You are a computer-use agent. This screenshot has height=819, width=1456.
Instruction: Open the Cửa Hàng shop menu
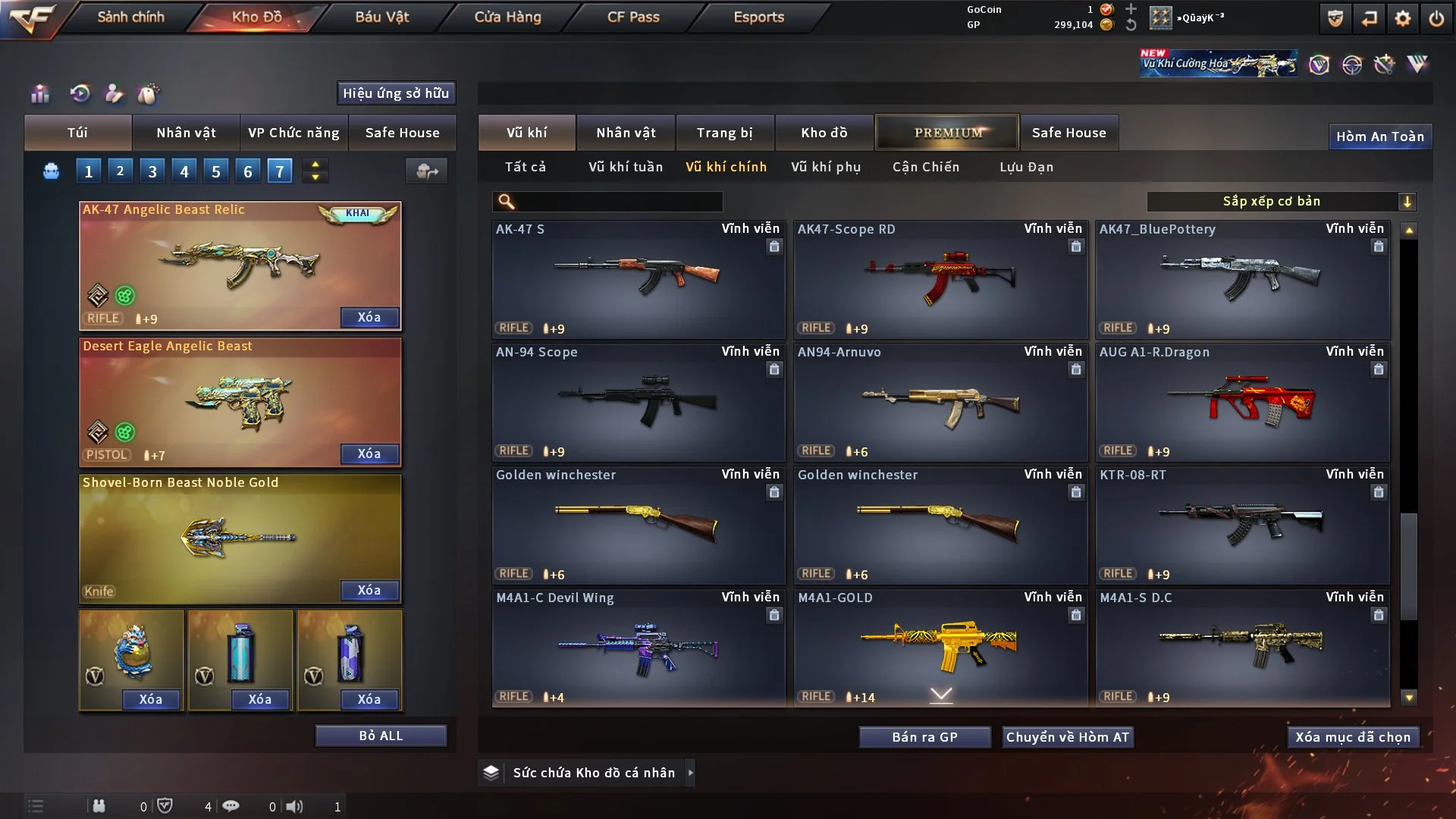click(507, 17)
